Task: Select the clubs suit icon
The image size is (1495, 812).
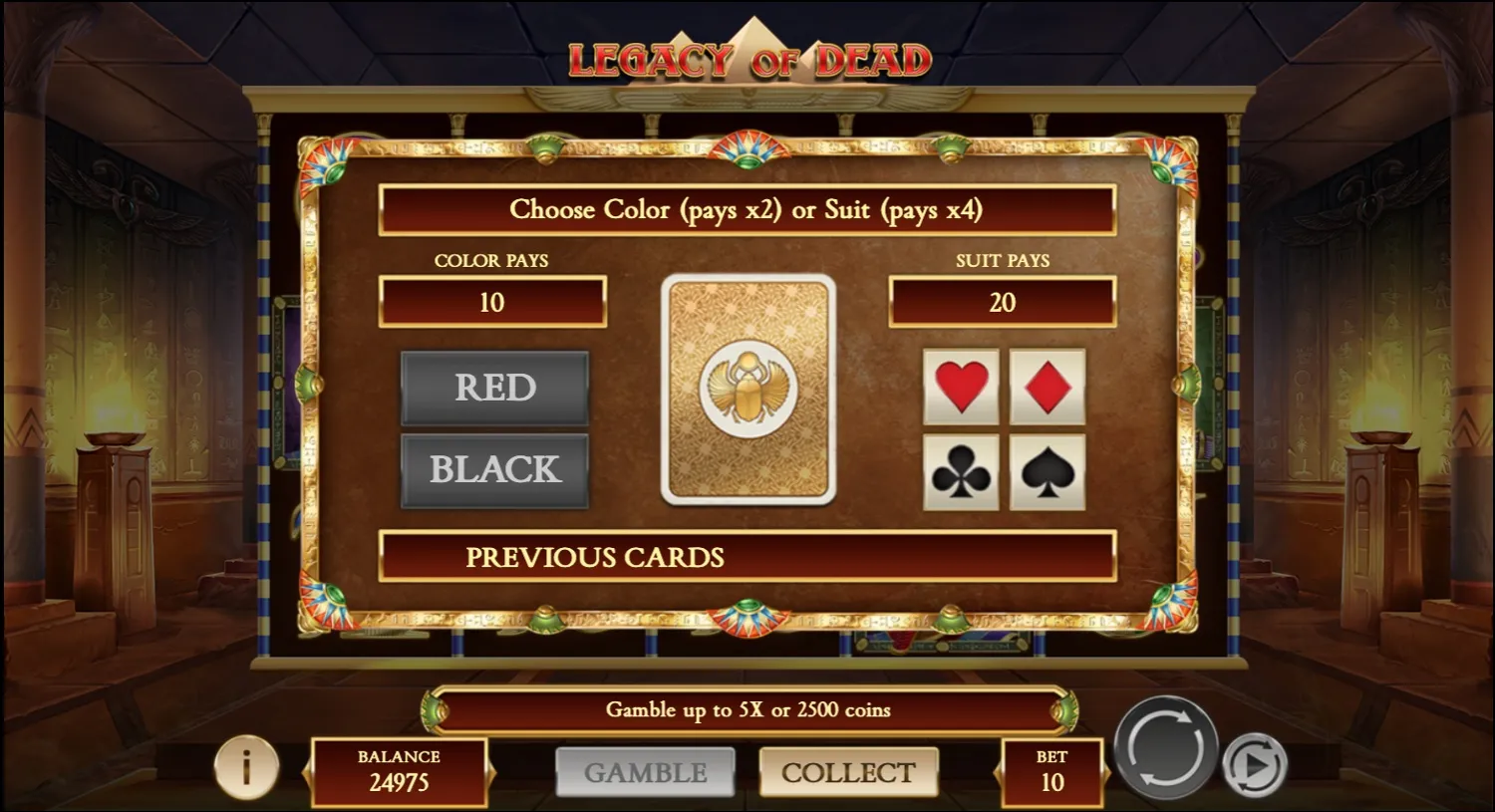Action: point(960,471)
